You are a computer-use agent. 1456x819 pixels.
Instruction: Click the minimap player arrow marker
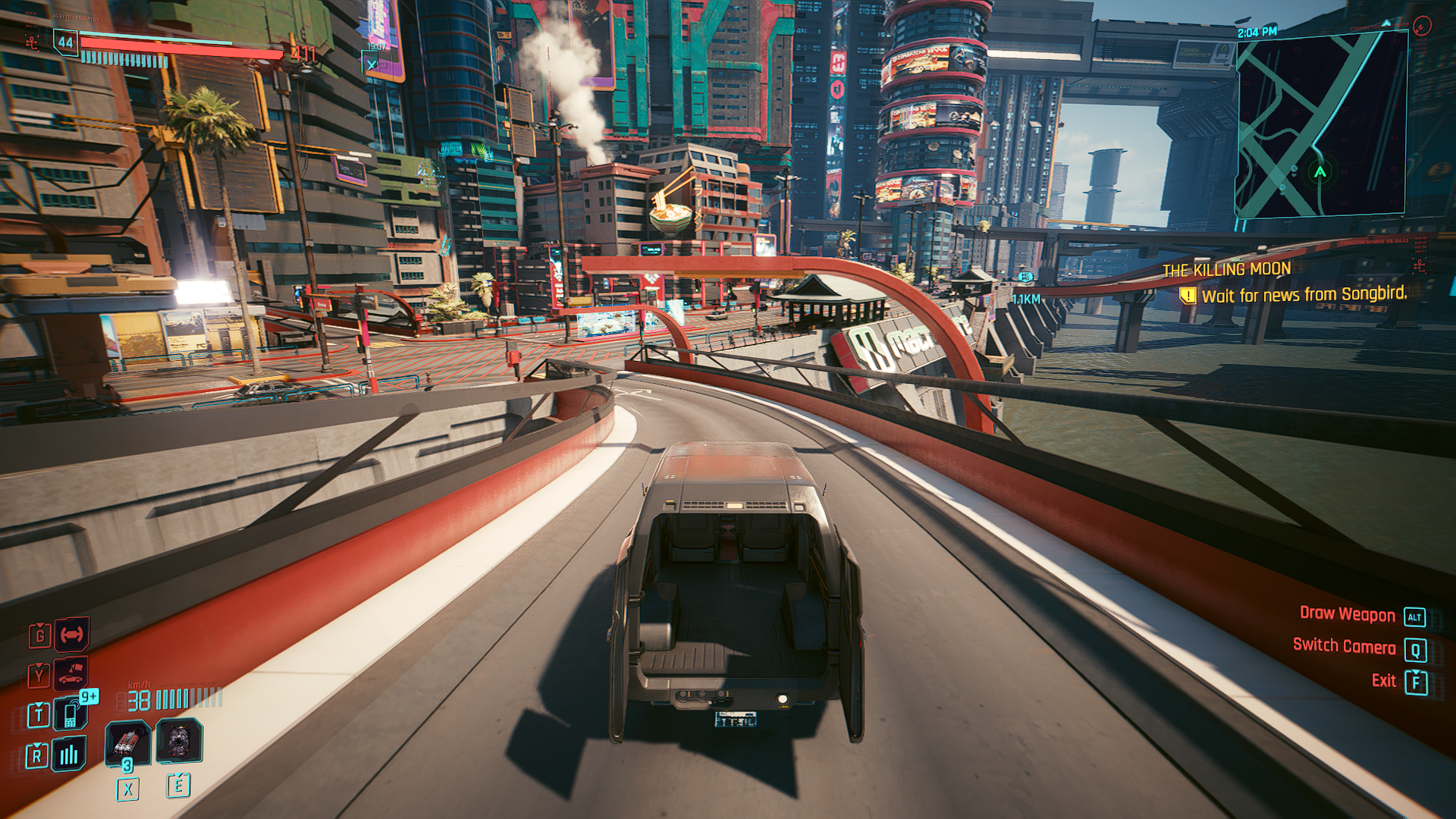pos(1320,172)
